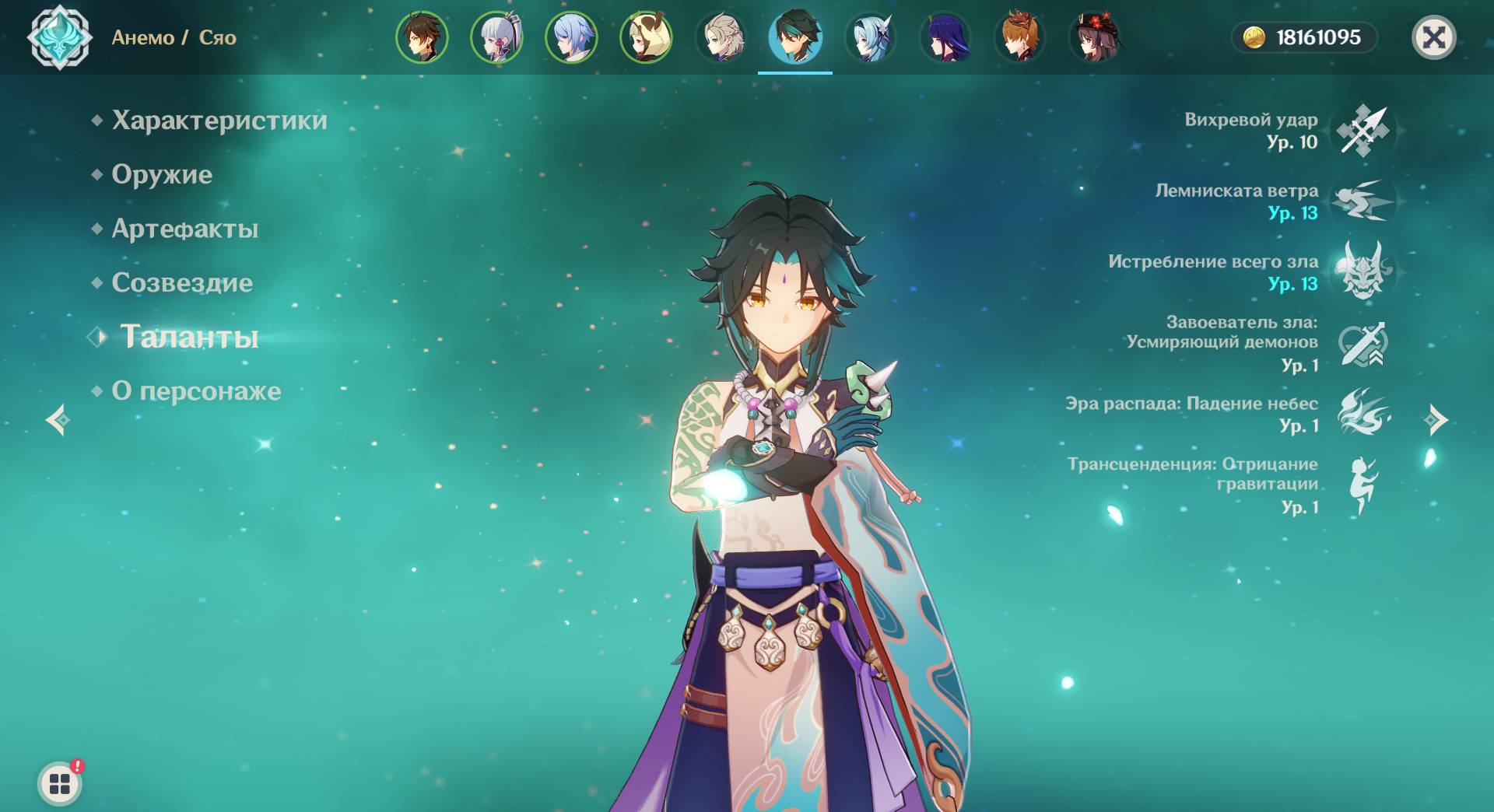Close the character screen with the X button
The image size is (1494, 812).
click(x=1433, y=37)
